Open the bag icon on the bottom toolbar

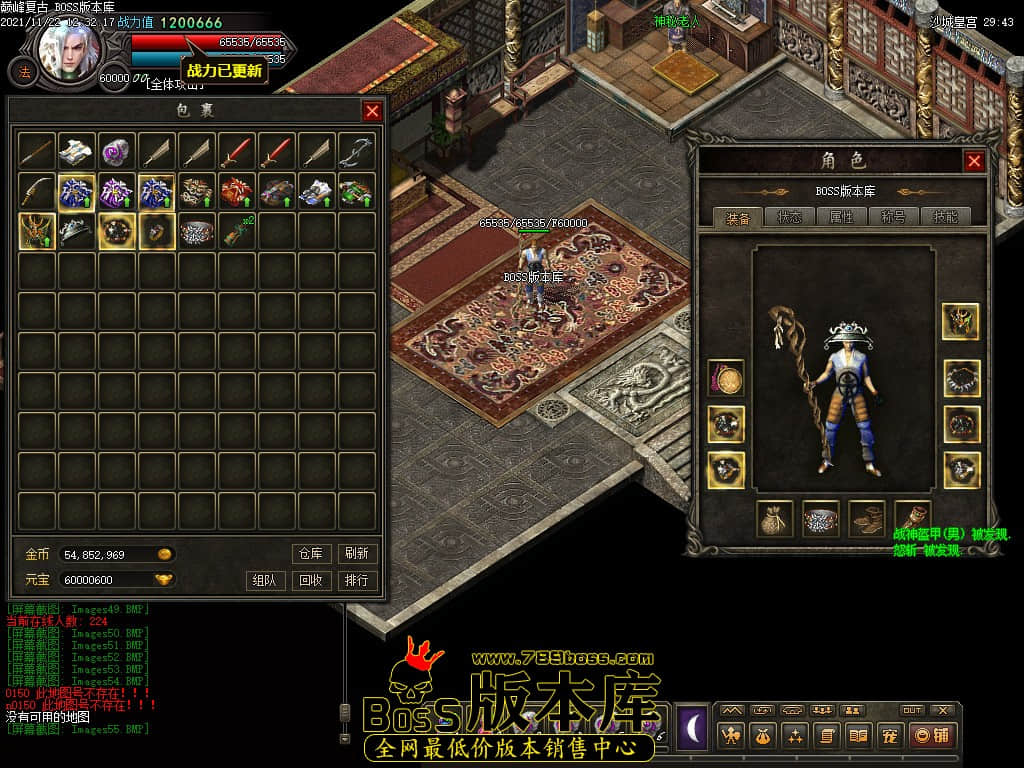pyautogui.click(x=762, y=736)
